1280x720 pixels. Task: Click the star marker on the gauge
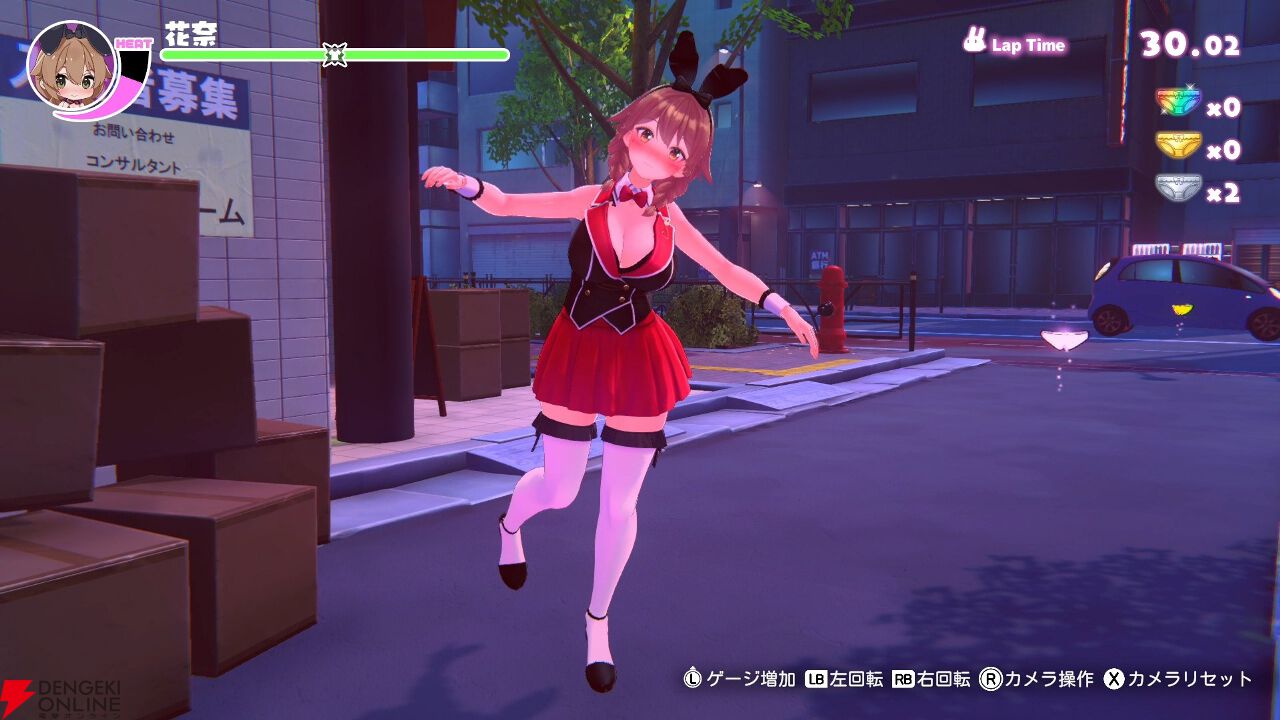[x=334, y=53]
